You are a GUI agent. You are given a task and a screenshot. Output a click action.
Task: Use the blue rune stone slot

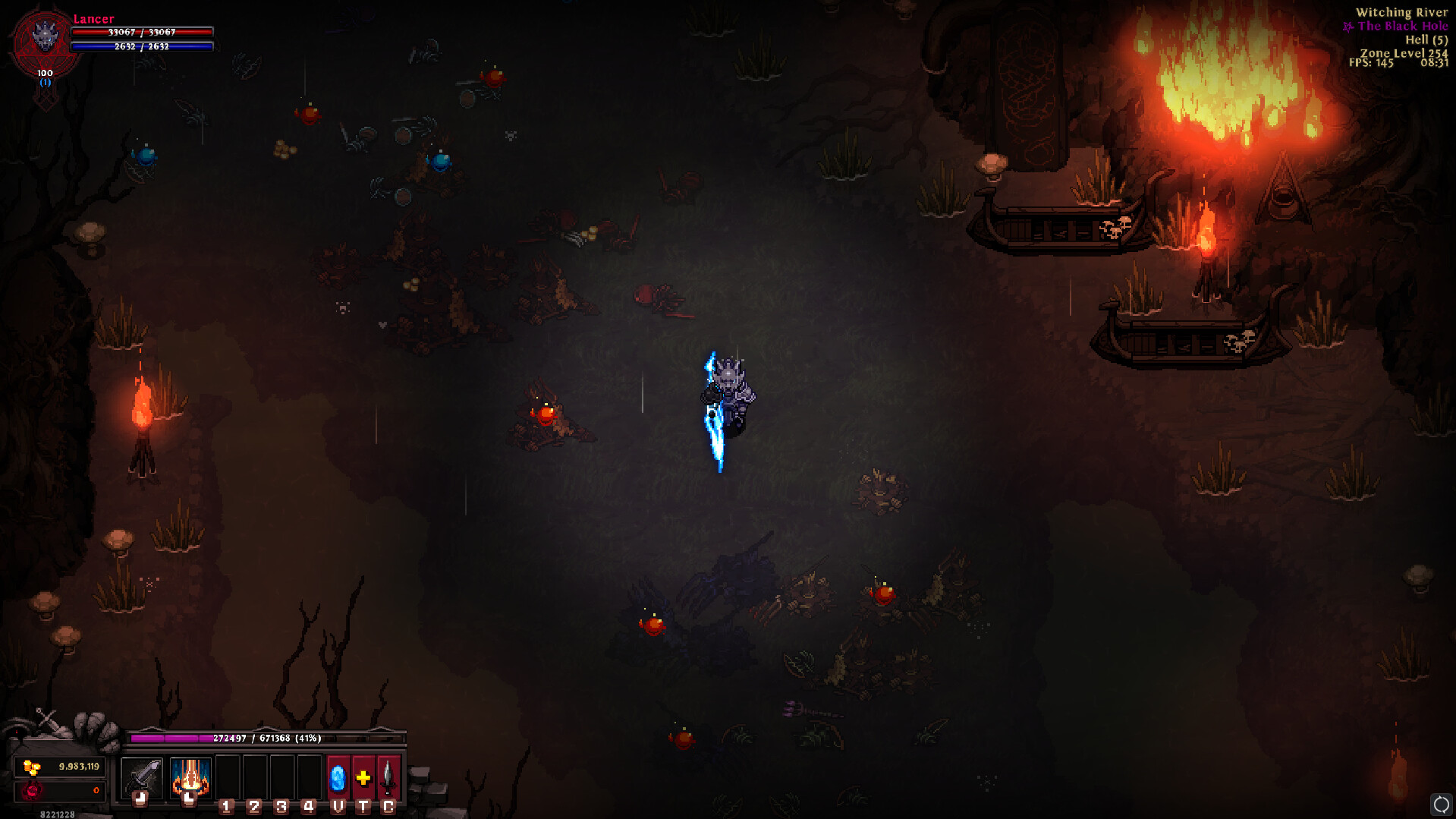[338, 777]
